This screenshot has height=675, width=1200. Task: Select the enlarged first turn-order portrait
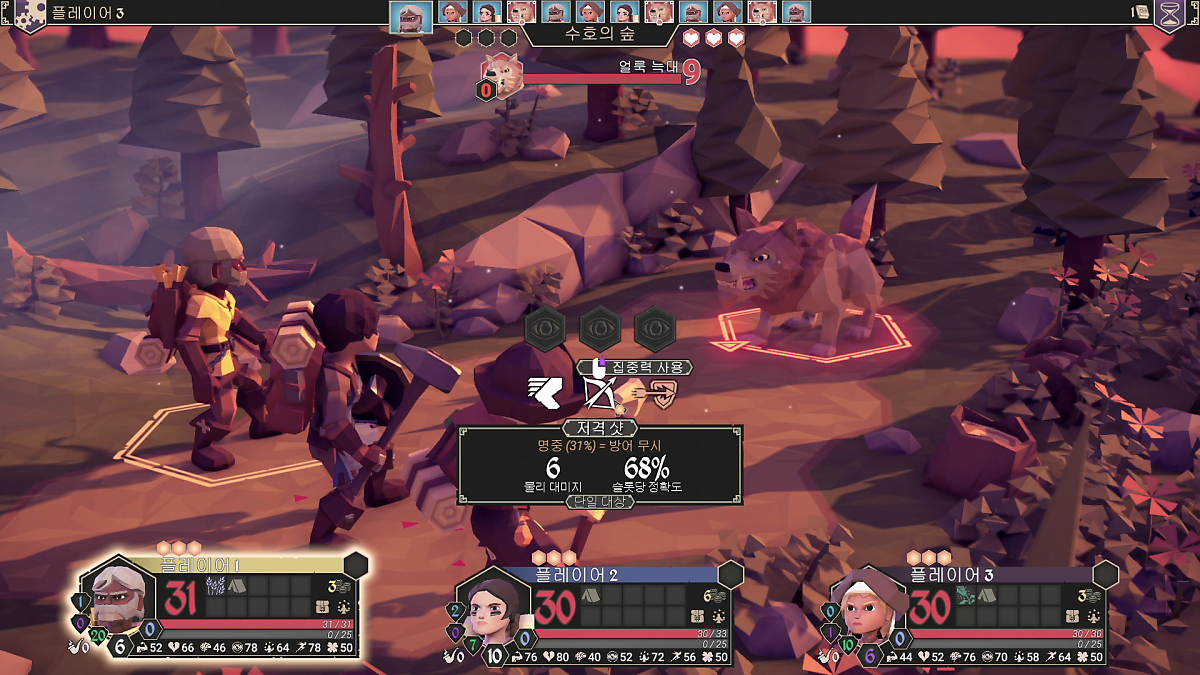tap(410, 15)
